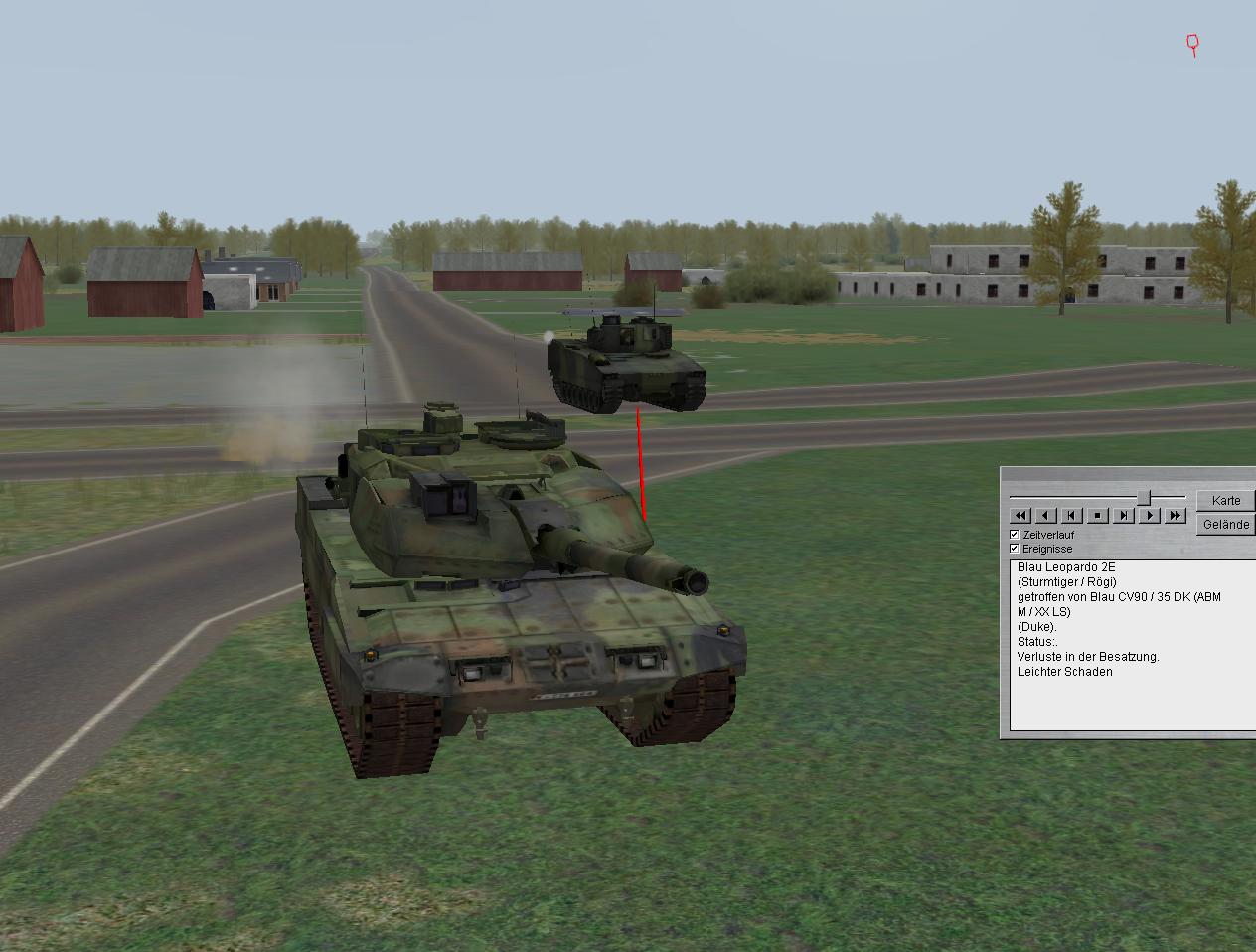The height and width of the screenshot is (952, 1256).
Task: Step back to the previous event
Action: click(x=1072, y=515)
